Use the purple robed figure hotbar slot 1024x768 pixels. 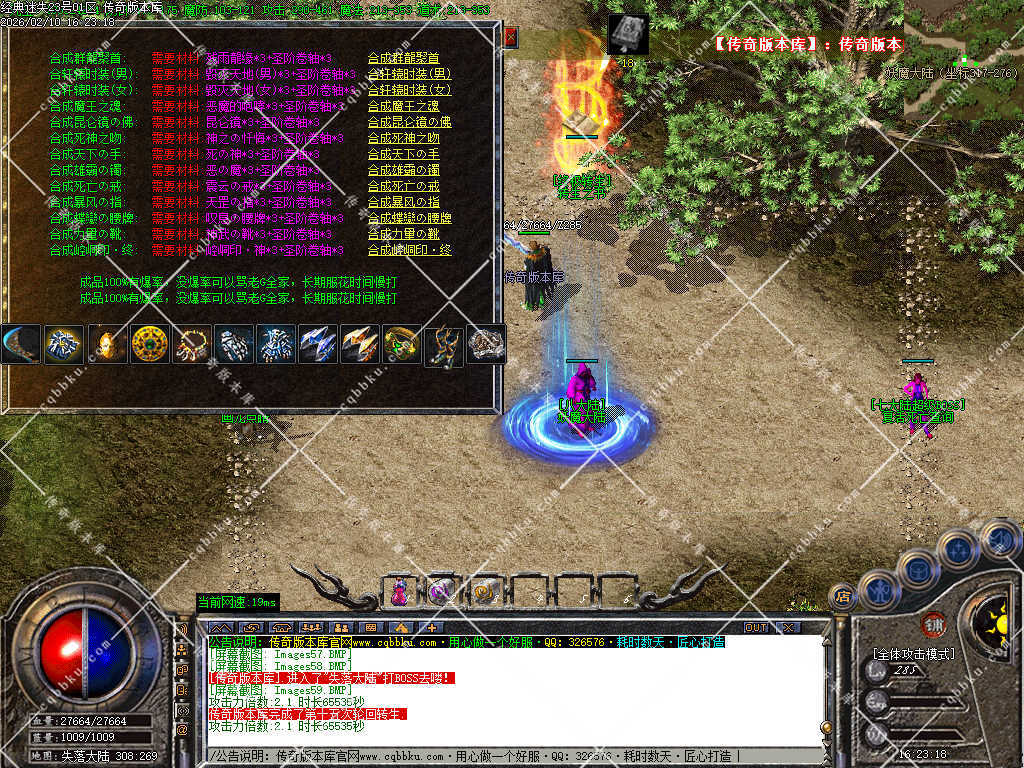(x=400, y=591)
